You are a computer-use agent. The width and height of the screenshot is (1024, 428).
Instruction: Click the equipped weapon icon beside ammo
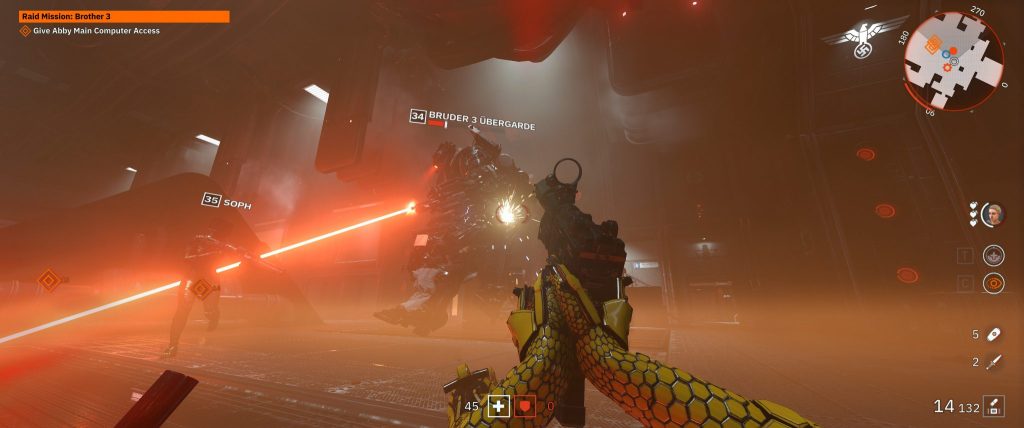point(994,406)
